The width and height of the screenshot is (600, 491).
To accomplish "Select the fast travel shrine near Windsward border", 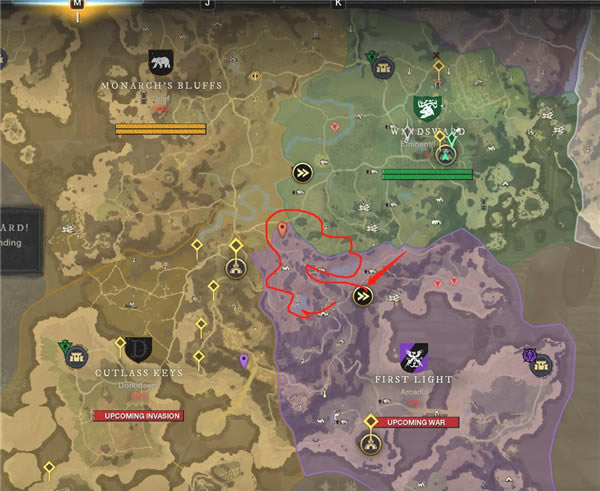I will (x=301, y=172).
